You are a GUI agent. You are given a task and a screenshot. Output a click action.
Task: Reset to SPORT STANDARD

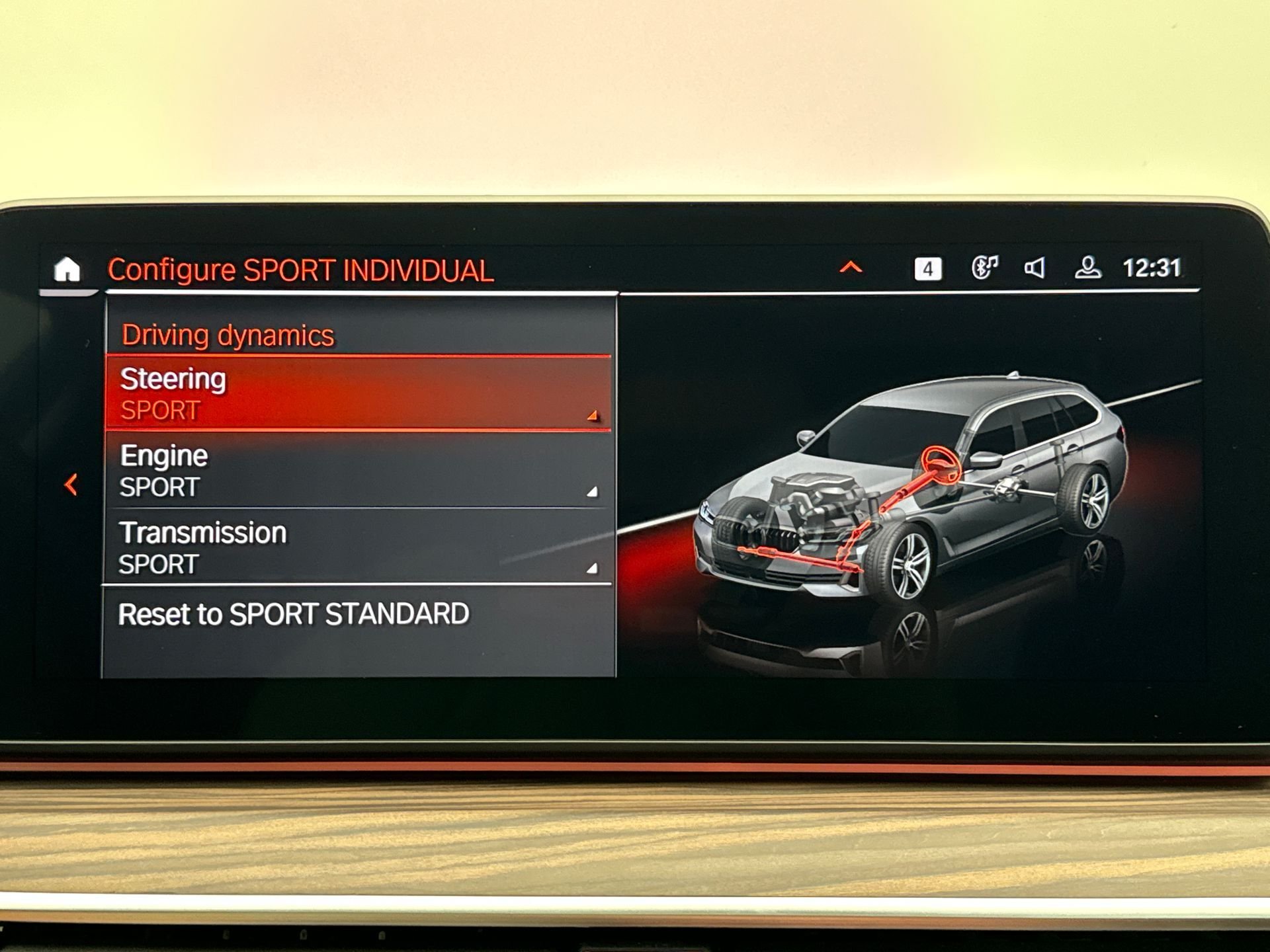pyautogui.click(x=293, y=614)
